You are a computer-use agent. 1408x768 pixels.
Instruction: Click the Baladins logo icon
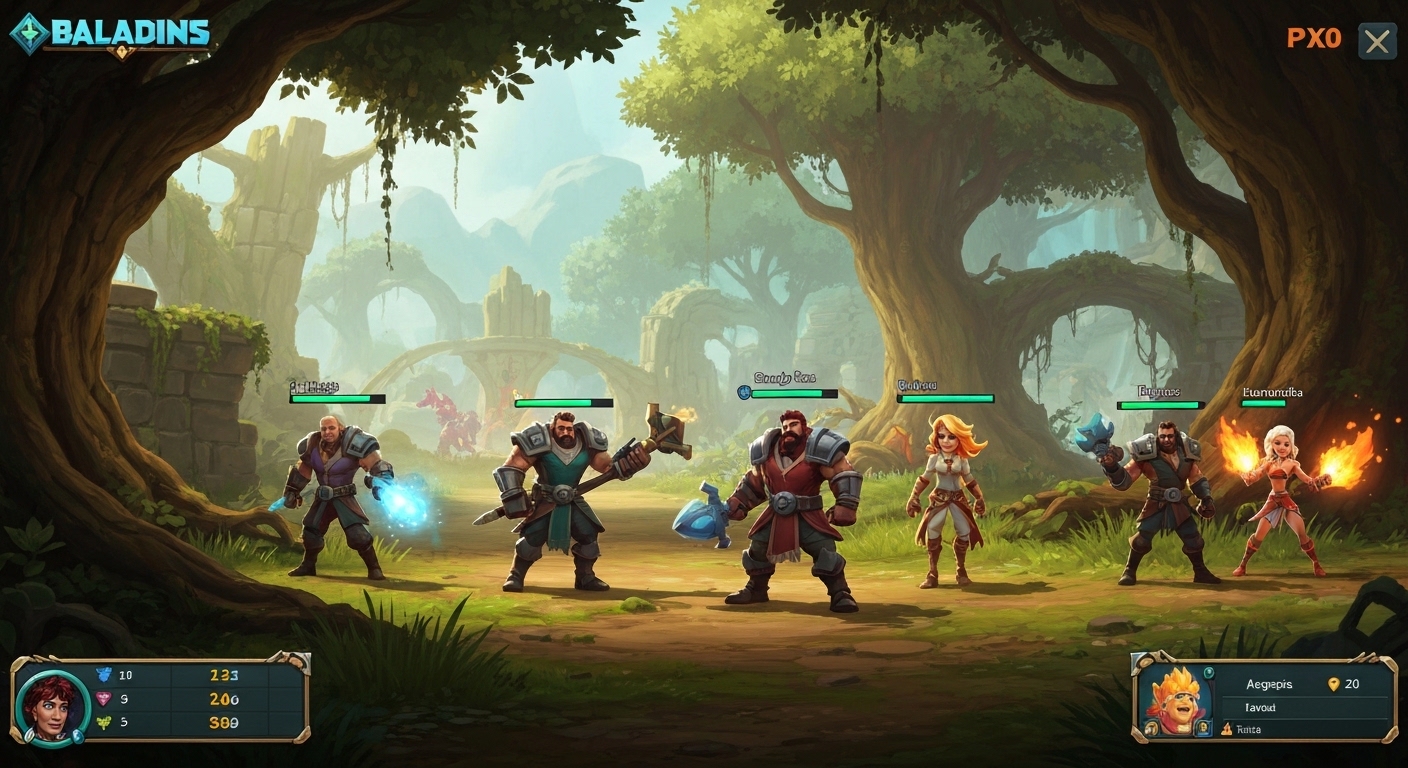(30, 31)
